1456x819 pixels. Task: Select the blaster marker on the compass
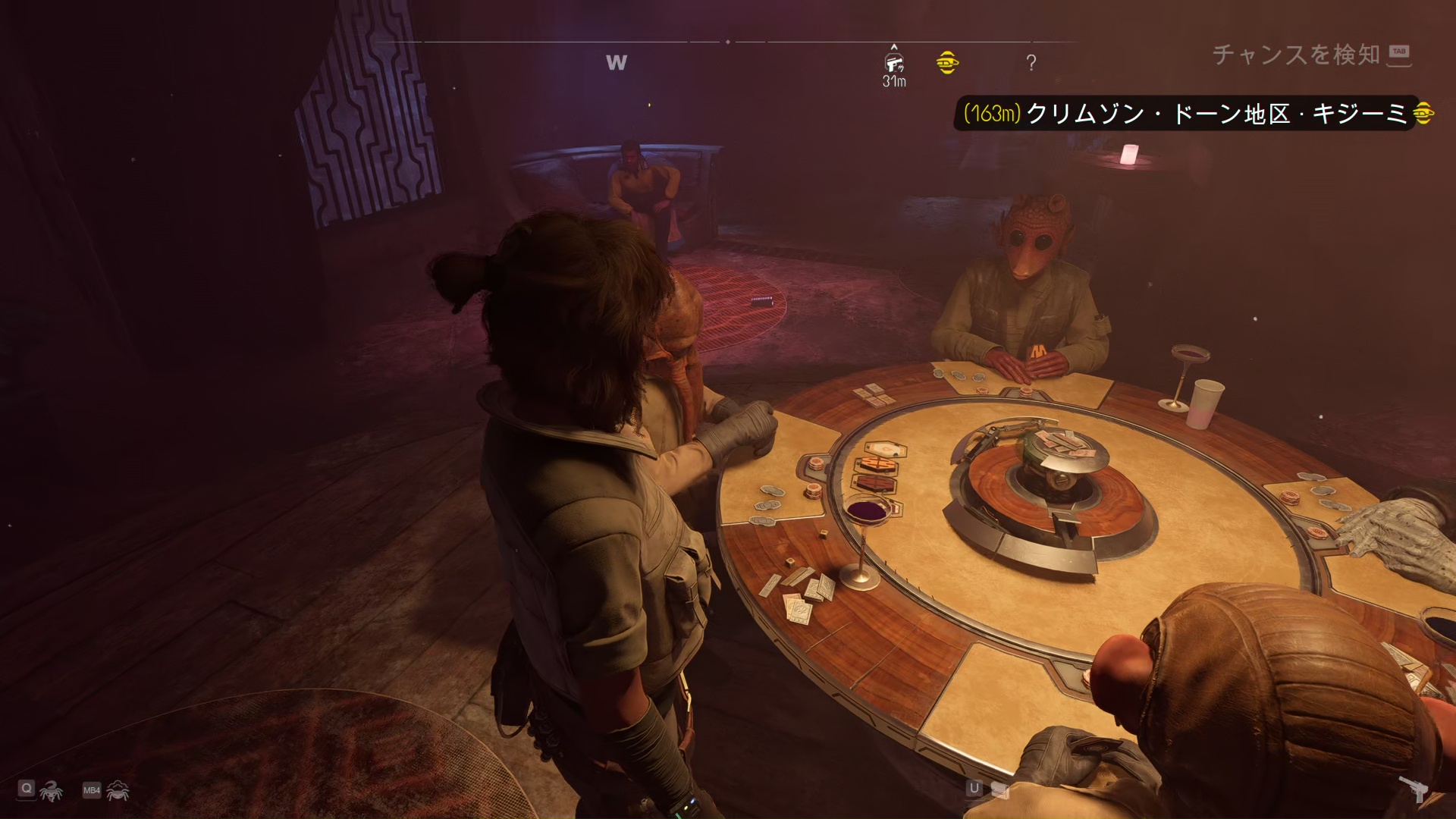pos(894,62)
